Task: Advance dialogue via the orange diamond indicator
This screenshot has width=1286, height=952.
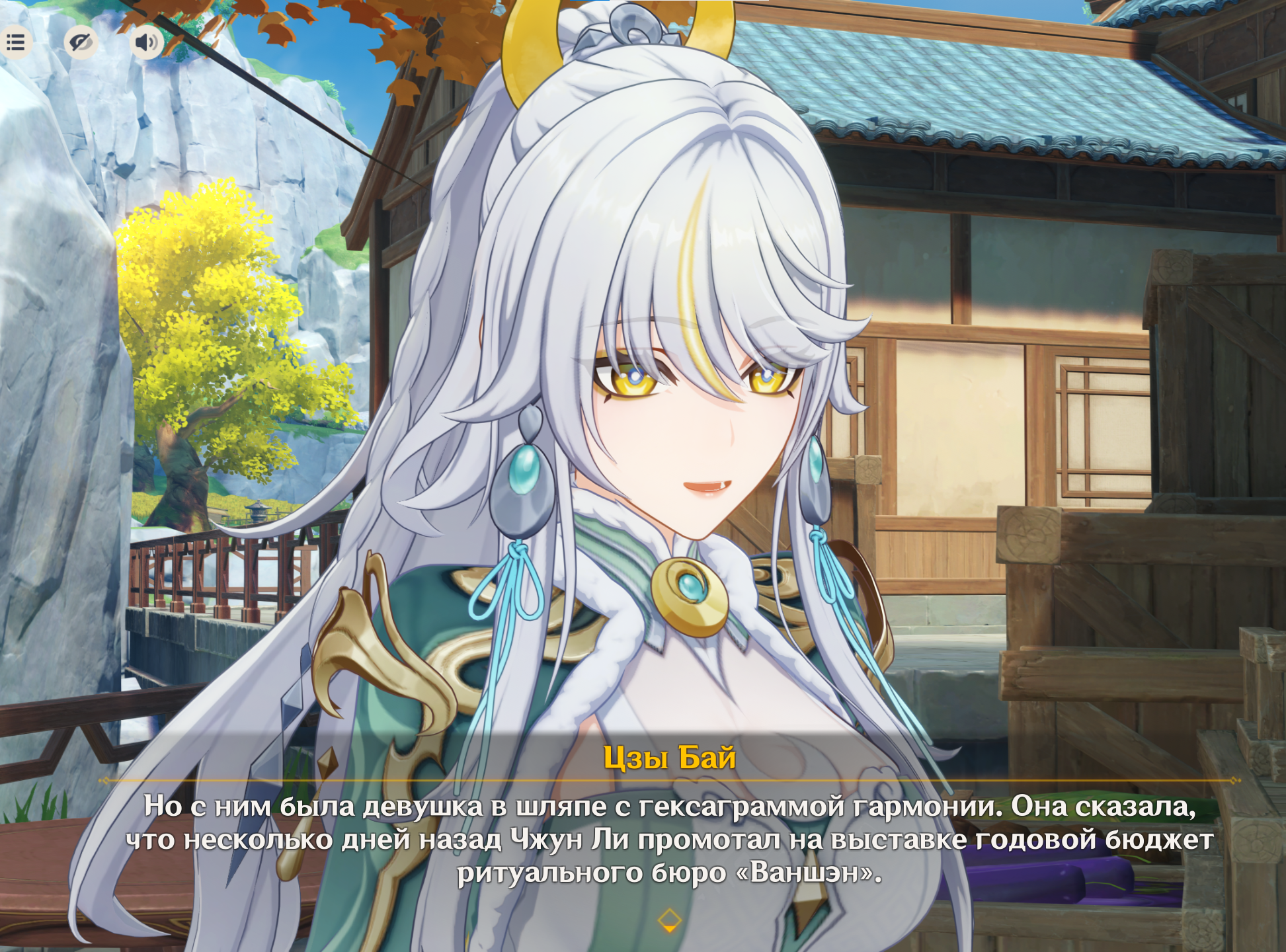Action: (x=669, y=920)
